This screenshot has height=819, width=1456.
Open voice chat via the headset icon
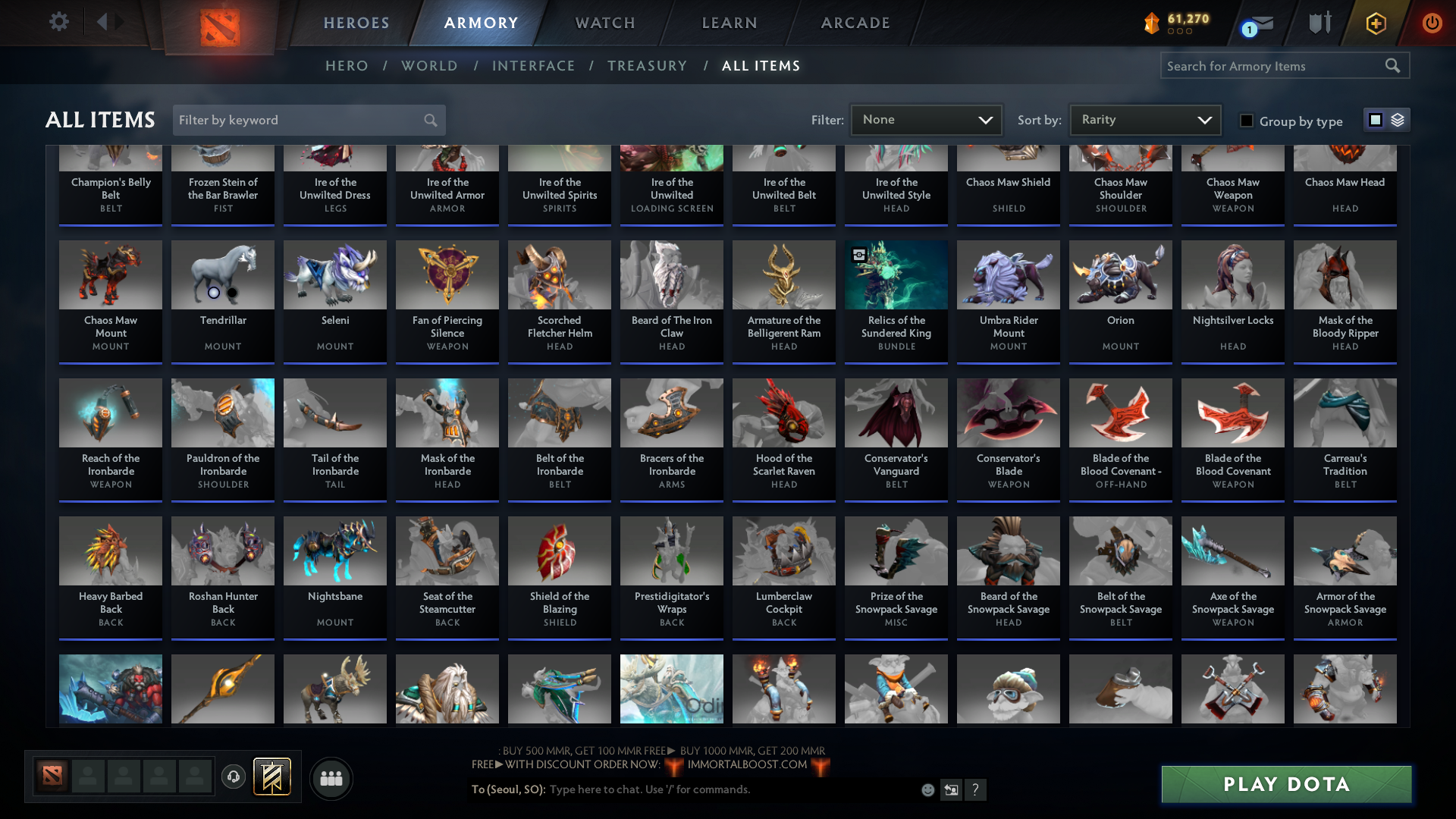point(234,775)
